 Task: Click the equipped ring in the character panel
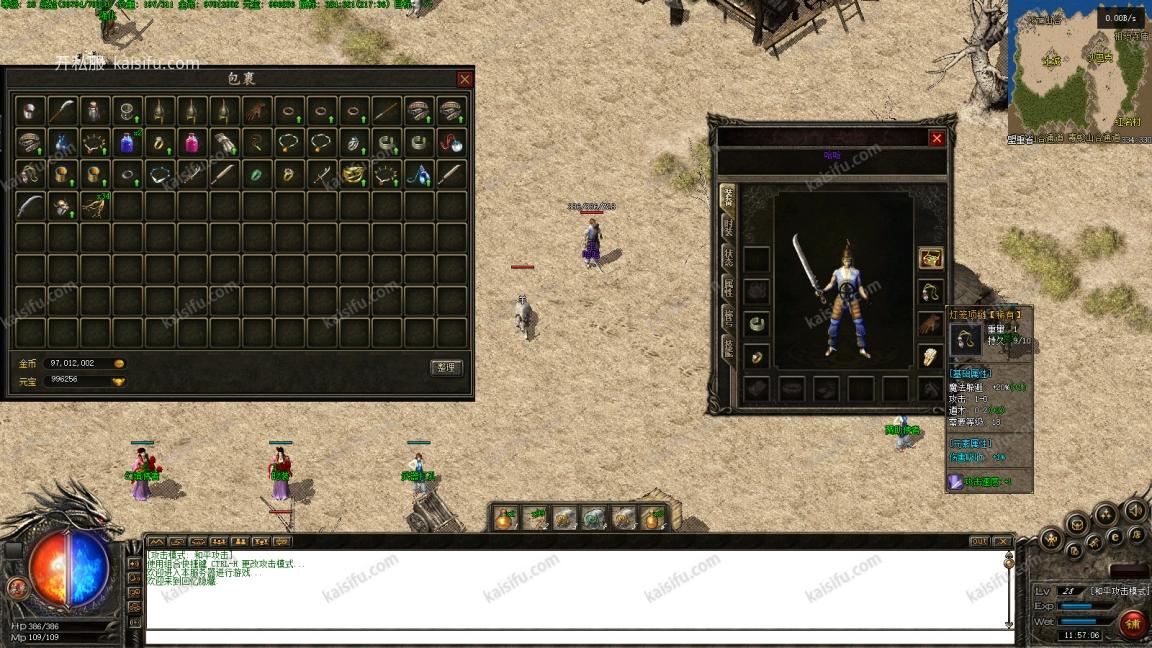757,356
